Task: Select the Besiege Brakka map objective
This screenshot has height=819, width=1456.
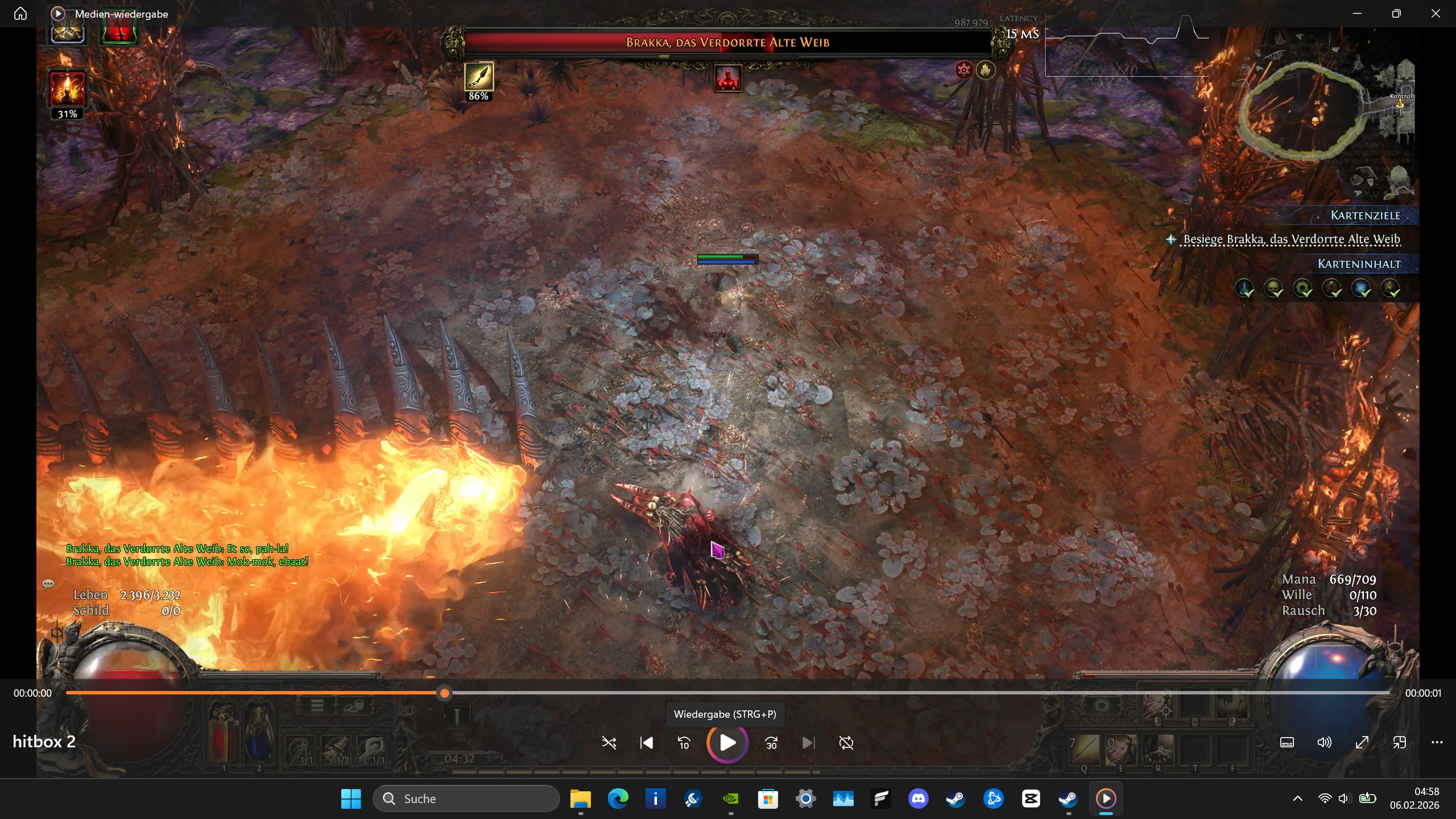Action: 1291,239
